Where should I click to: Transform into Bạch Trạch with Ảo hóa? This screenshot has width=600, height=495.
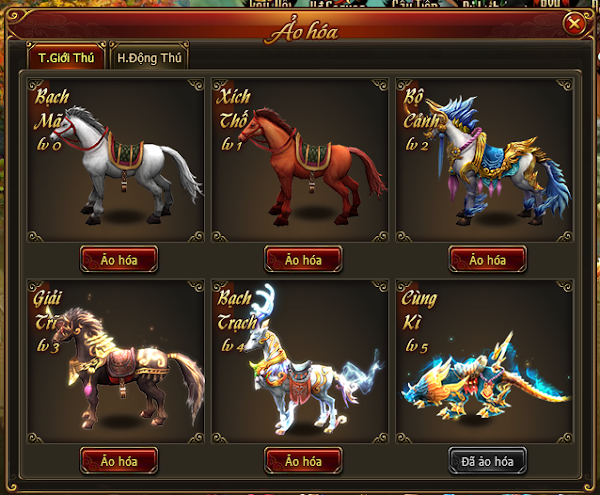(x=303, y=461)
